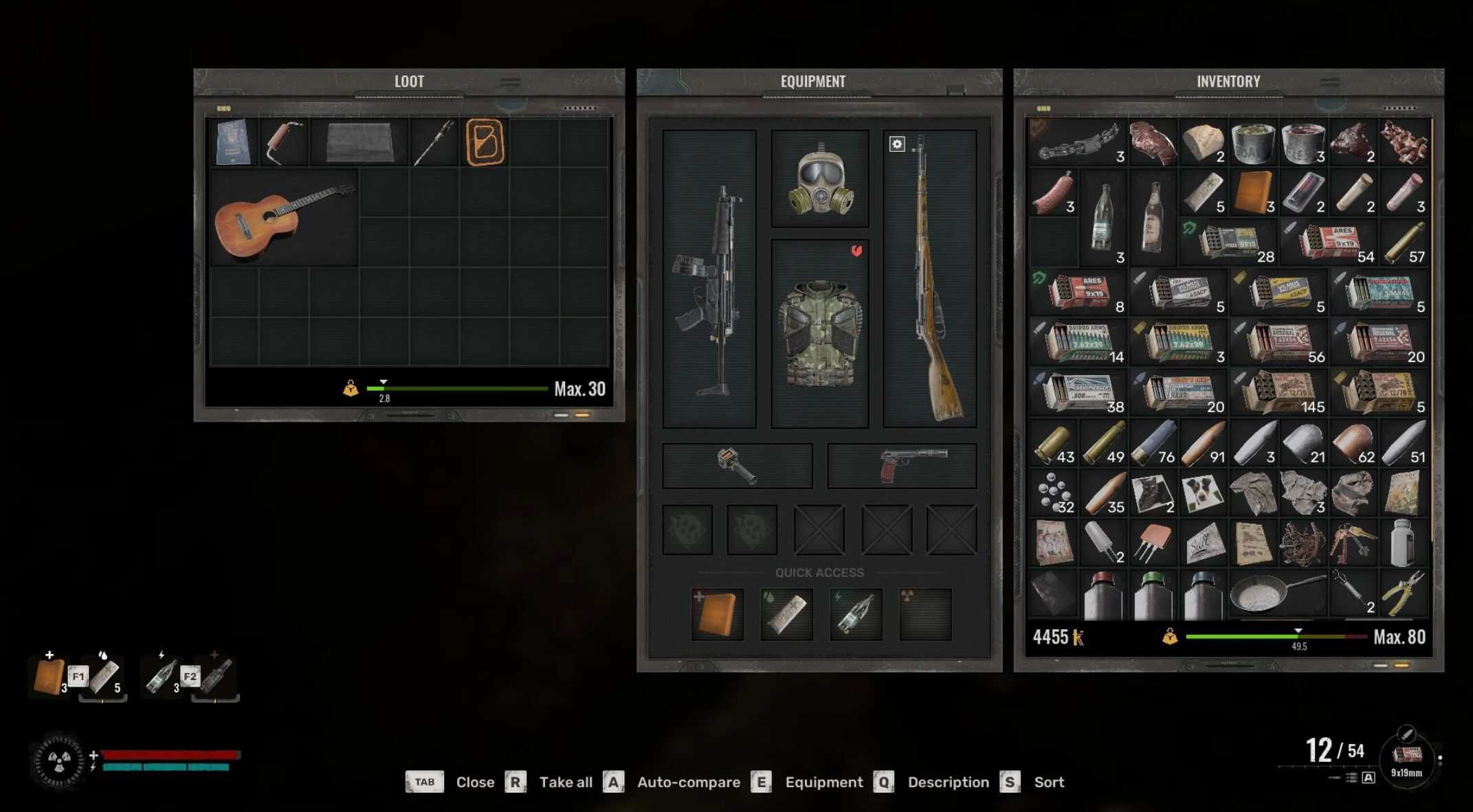The height and width of the screenshot is (812, 1473).
Task: Select the equipped pistol slot
Action: click(x=902, y=466)
